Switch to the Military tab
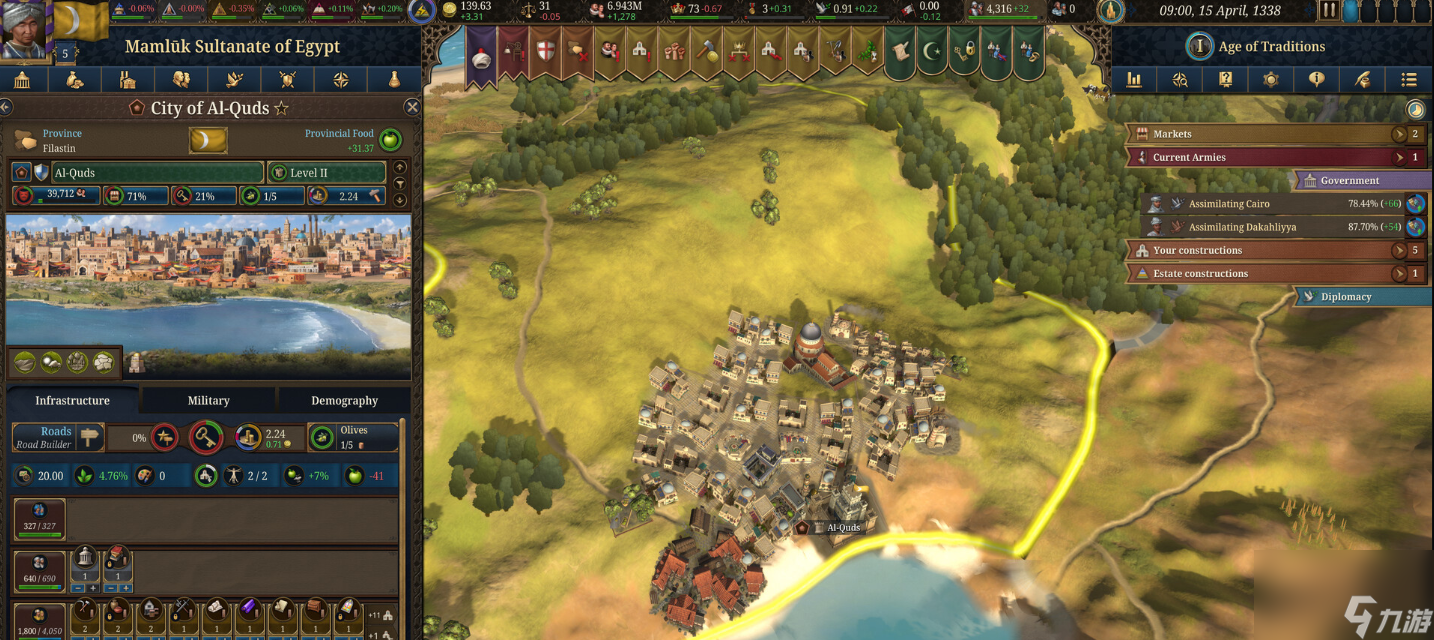The image size is (1434, 640). (208, 400)
